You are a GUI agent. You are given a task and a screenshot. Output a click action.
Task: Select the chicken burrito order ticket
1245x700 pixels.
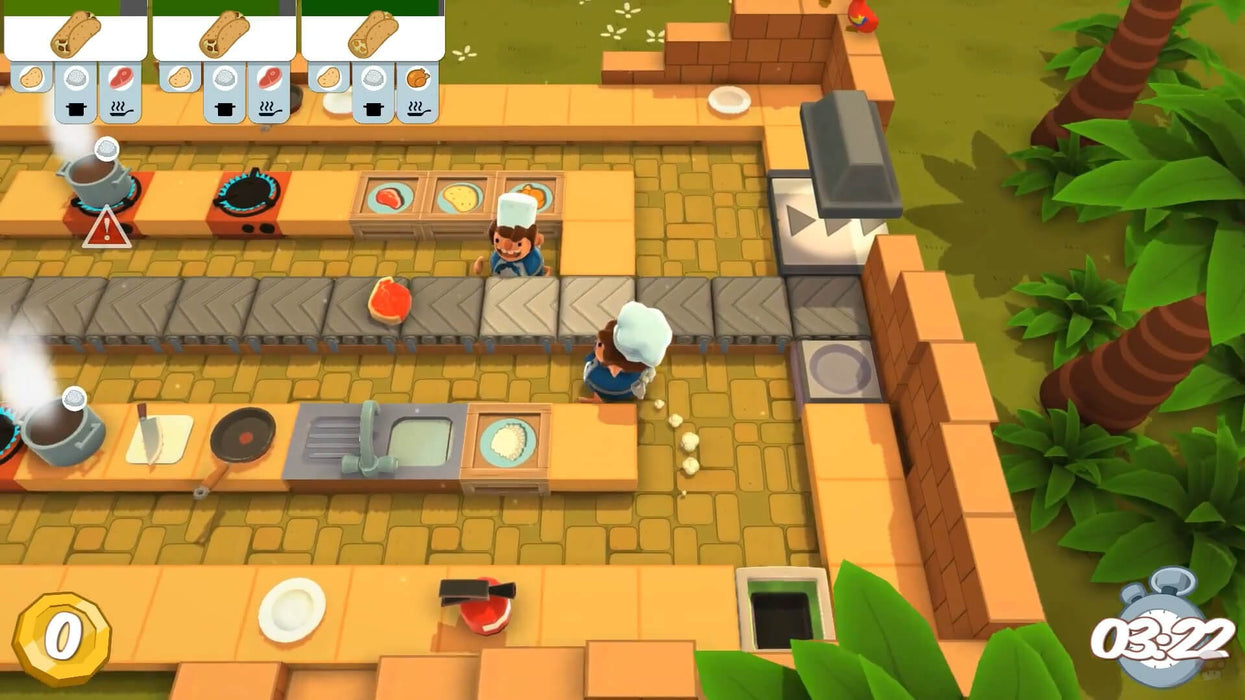click(x=372, y=36)
